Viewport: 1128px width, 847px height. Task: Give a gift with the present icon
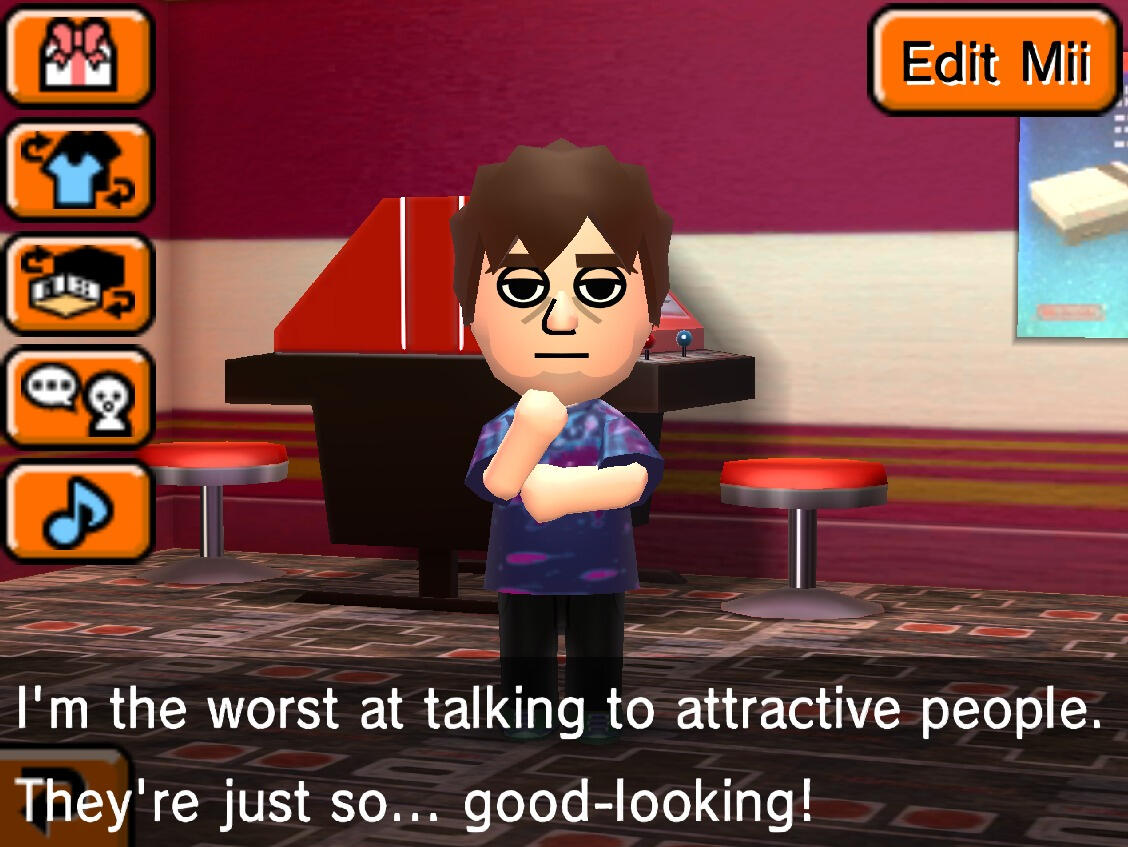click(78, 57)
